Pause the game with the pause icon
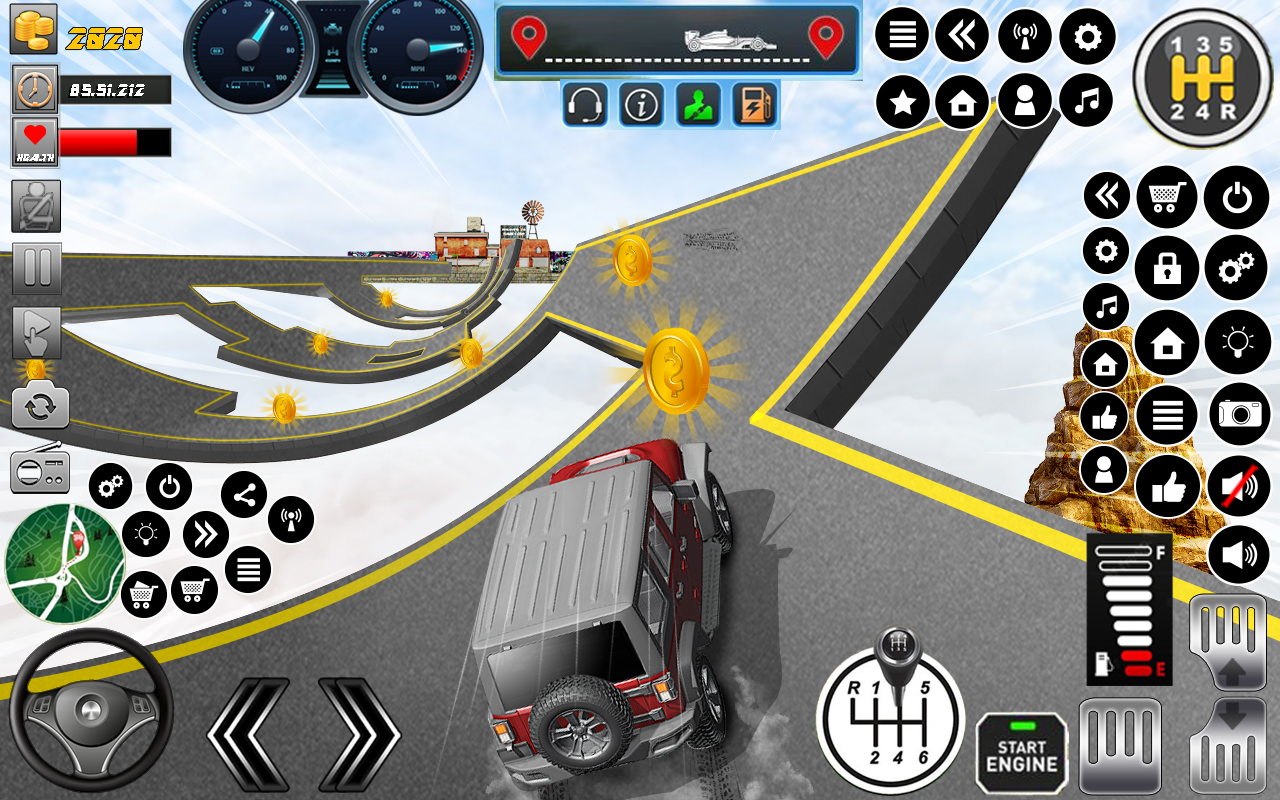 [37, 269]
